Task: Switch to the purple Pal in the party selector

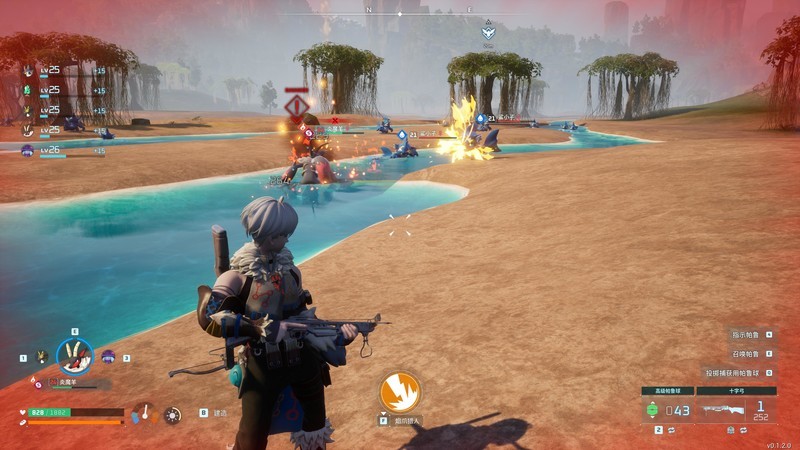Action: pos(109,357)
